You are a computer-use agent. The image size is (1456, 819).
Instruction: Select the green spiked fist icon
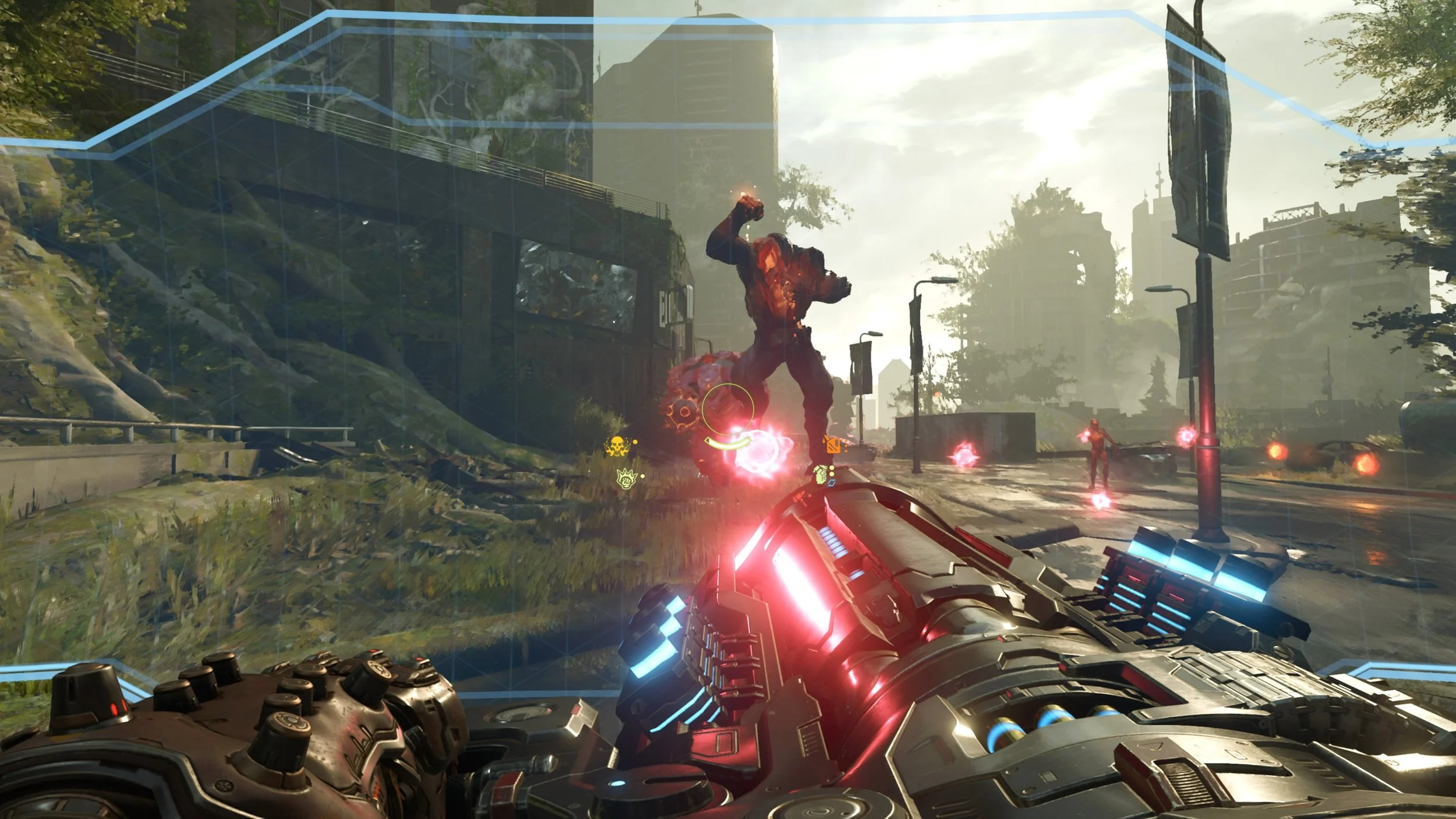point(626,479)
